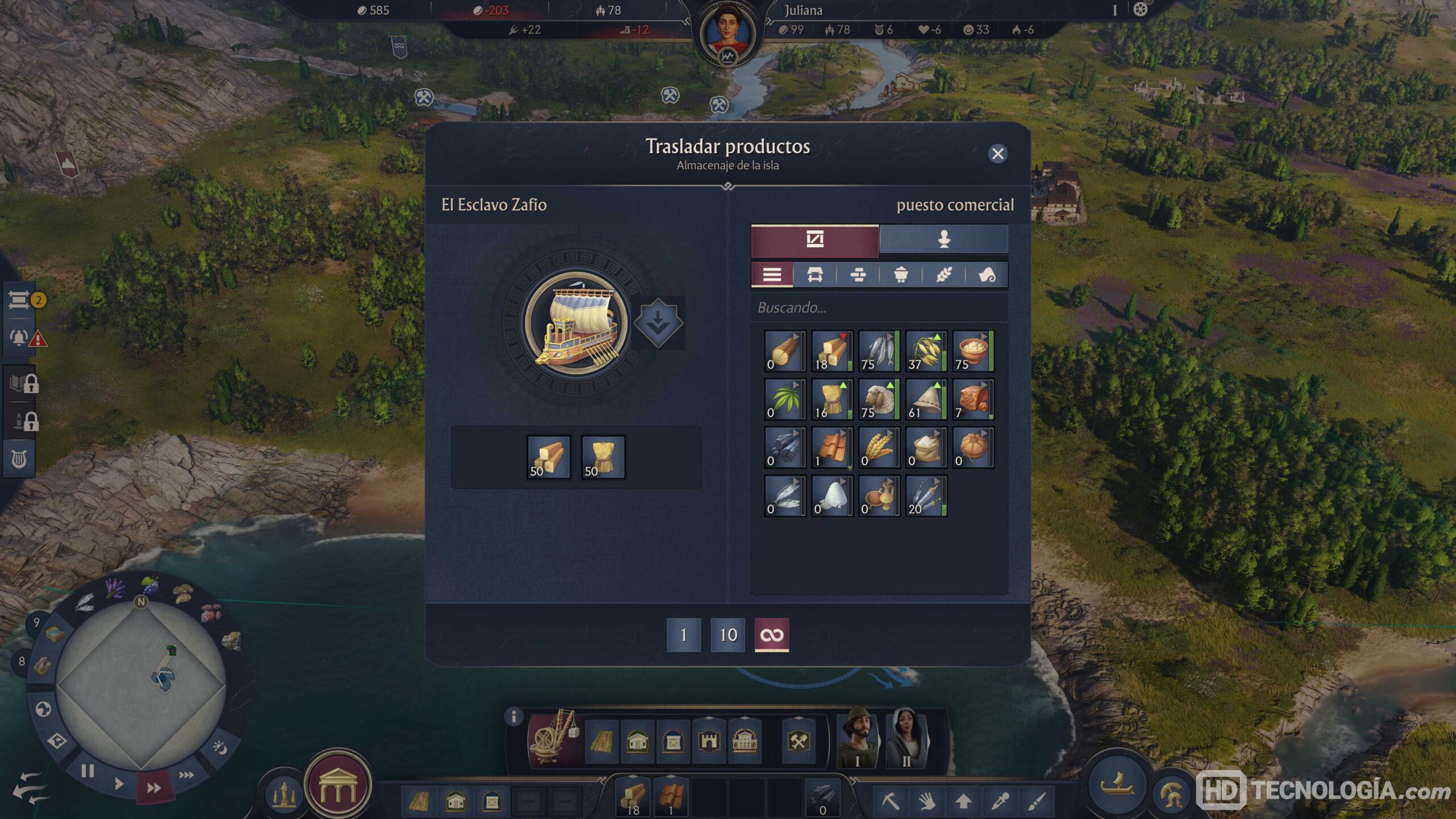
Task: Click the Buscando search field
Action: point(879,308)
